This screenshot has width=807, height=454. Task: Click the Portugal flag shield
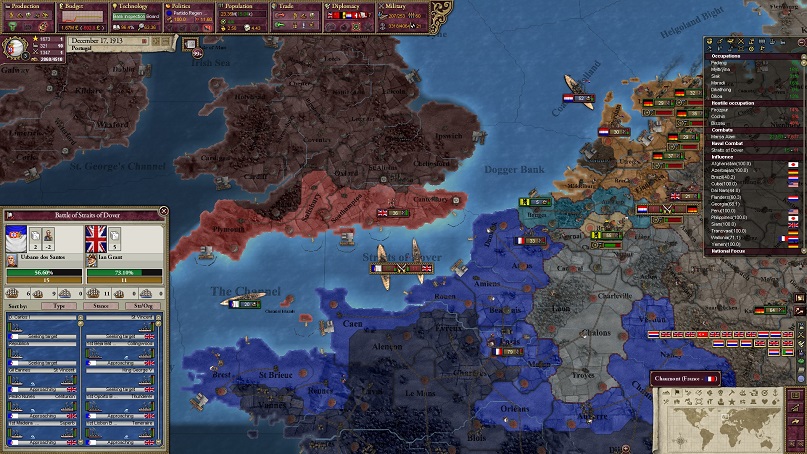tap(17, 47)
